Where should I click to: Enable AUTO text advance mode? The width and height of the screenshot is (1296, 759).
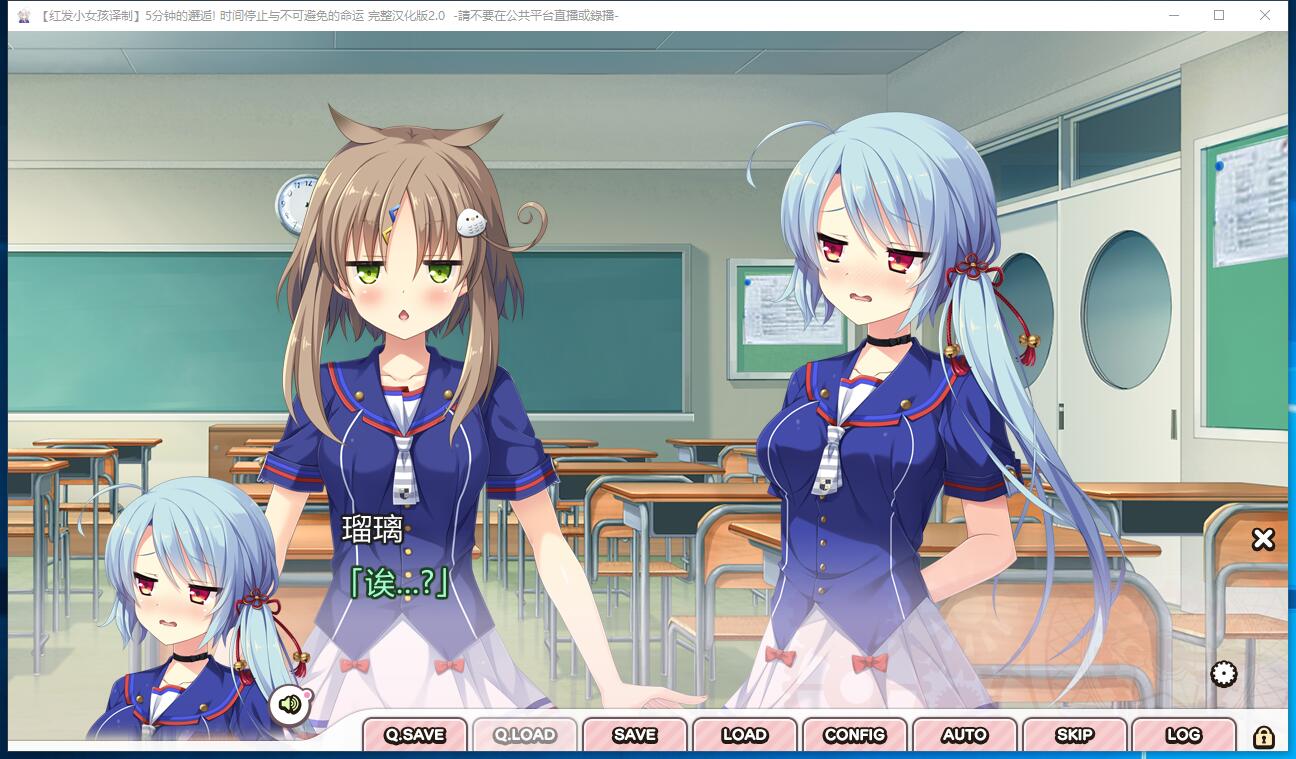(x=965, y=735)
